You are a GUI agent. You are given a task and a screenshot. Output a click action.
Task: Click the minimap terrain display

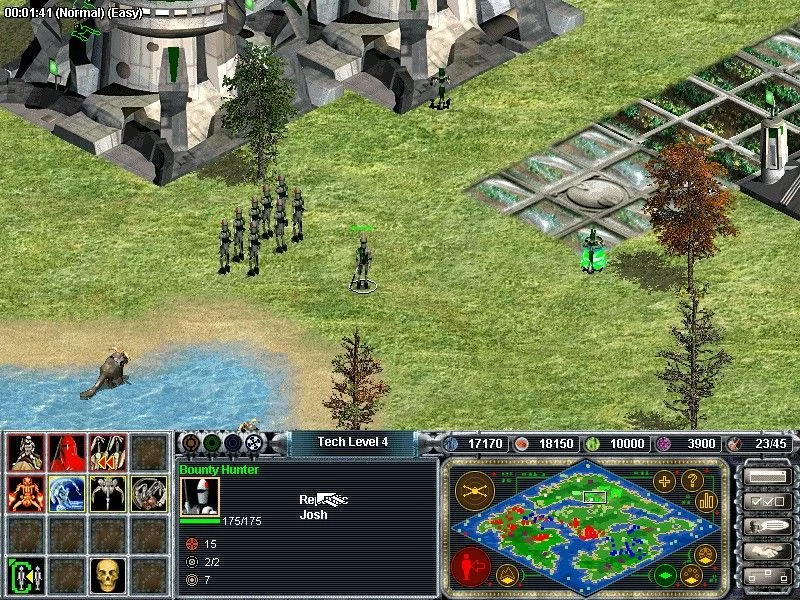[x=586, y=519]
